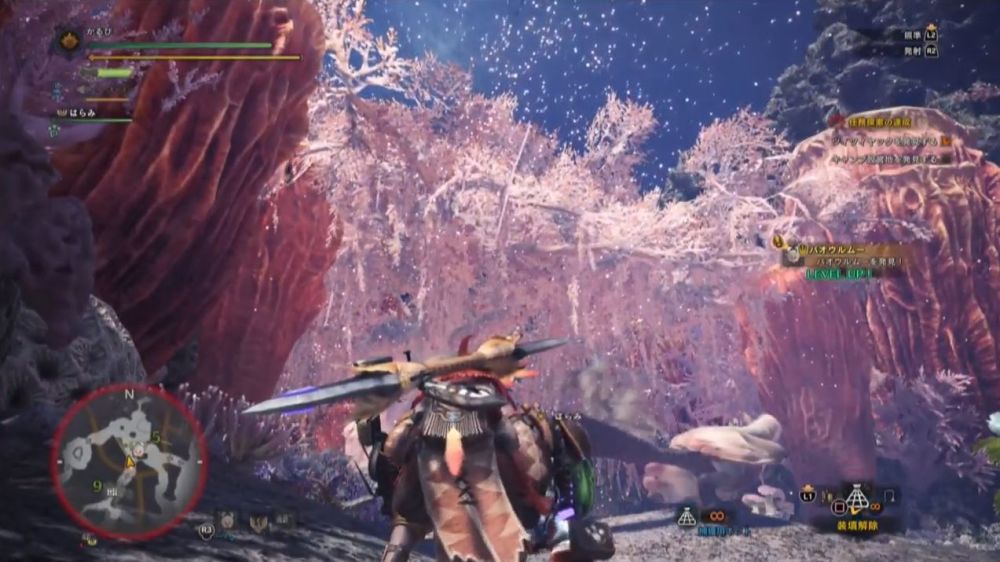Open the circular minimap
The width and height of the screenshot is (1000, 562).
129,461
